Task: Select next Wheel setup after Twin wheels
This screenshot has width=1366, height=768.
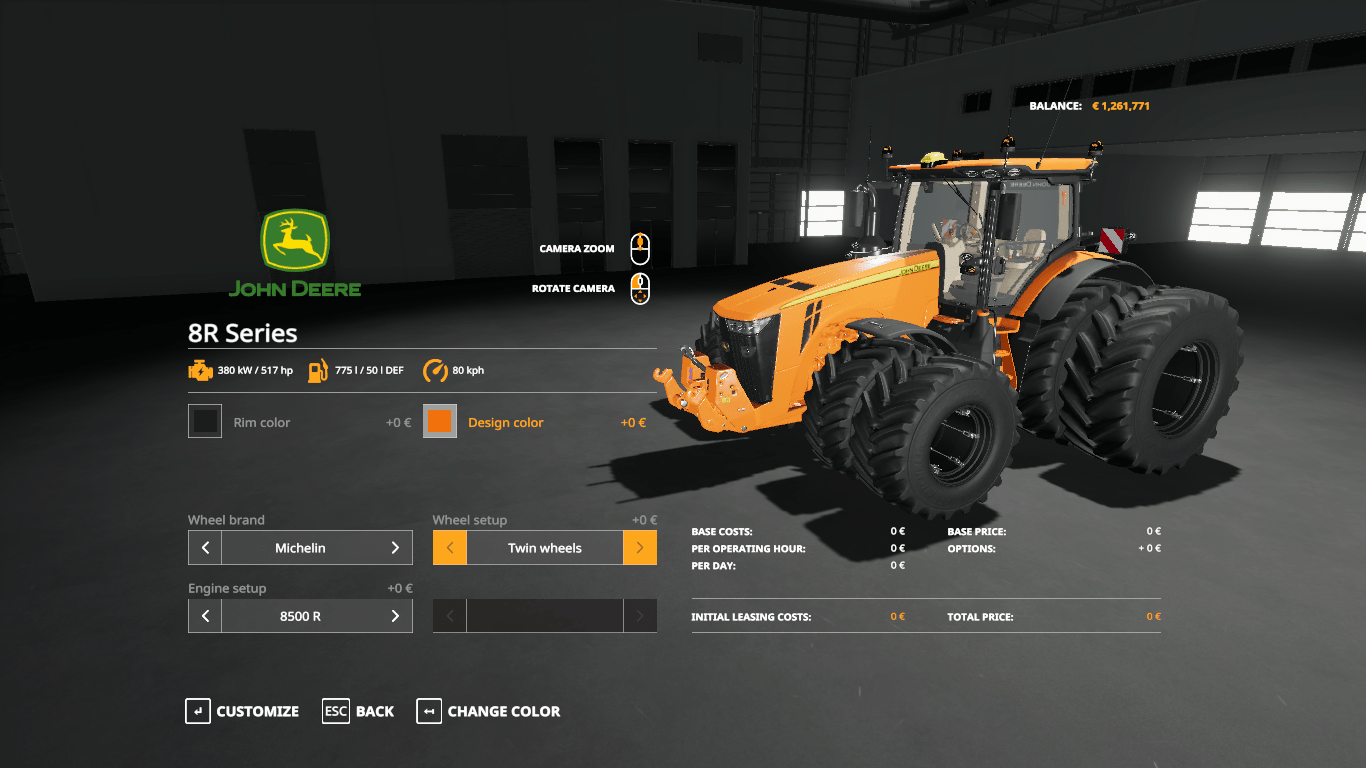Action: (x=640, y=548)
